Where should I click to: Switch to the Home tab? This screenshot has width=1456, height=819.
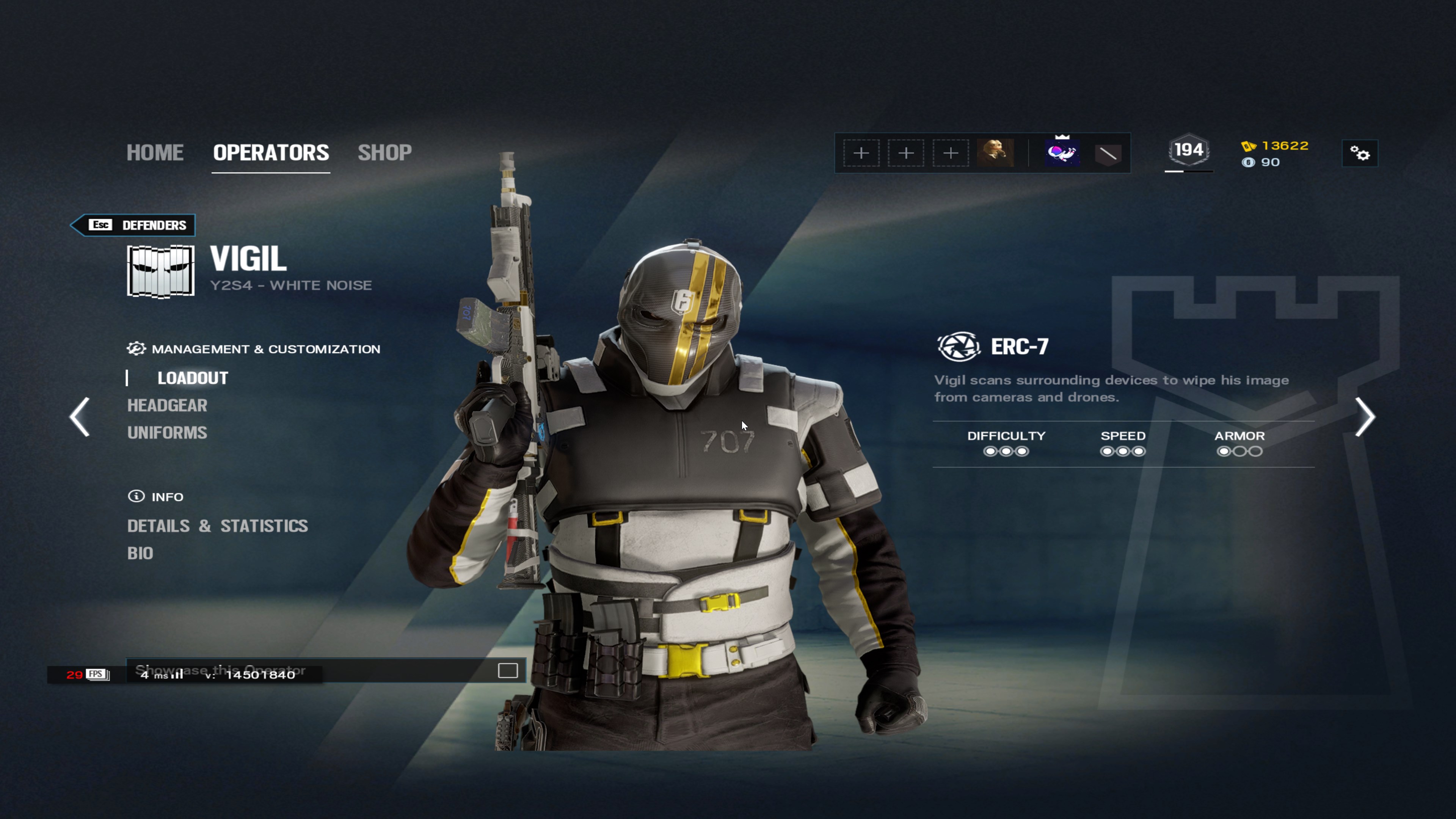click(155, 152)
